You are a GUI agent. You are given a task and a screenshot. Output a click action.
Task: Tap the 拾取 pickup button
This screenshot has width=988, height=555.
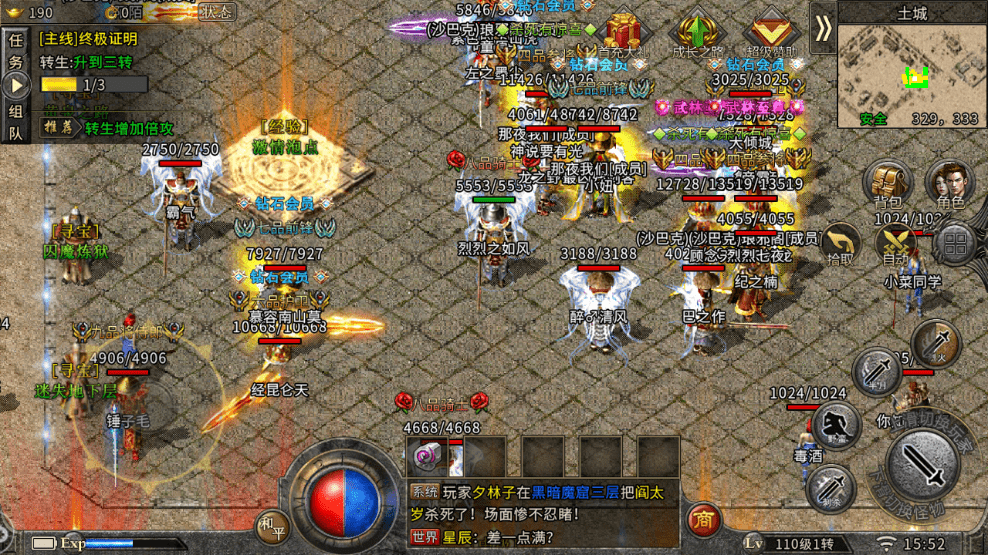842,245
